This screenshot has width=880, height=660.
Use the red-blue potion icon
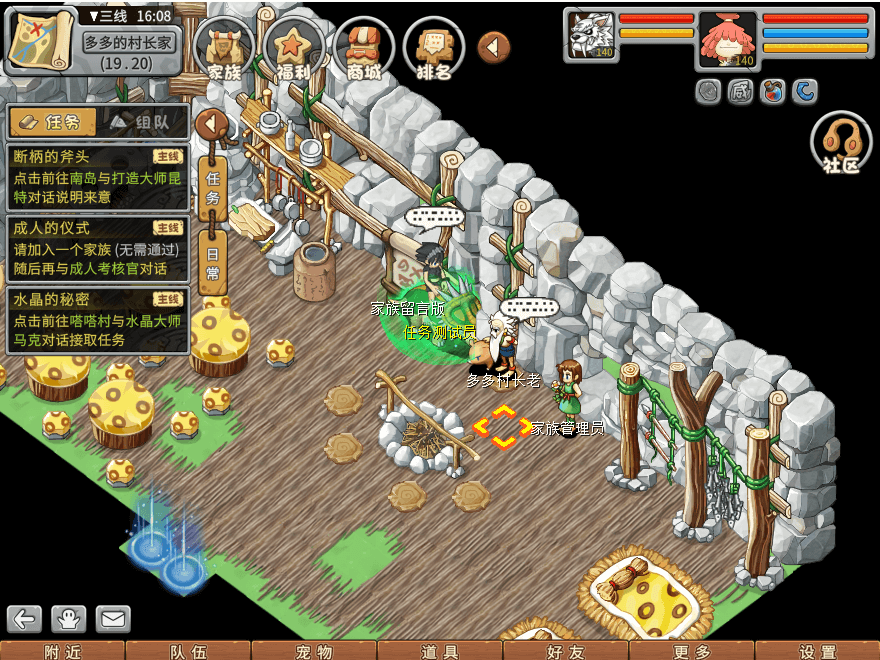point(771,92)
